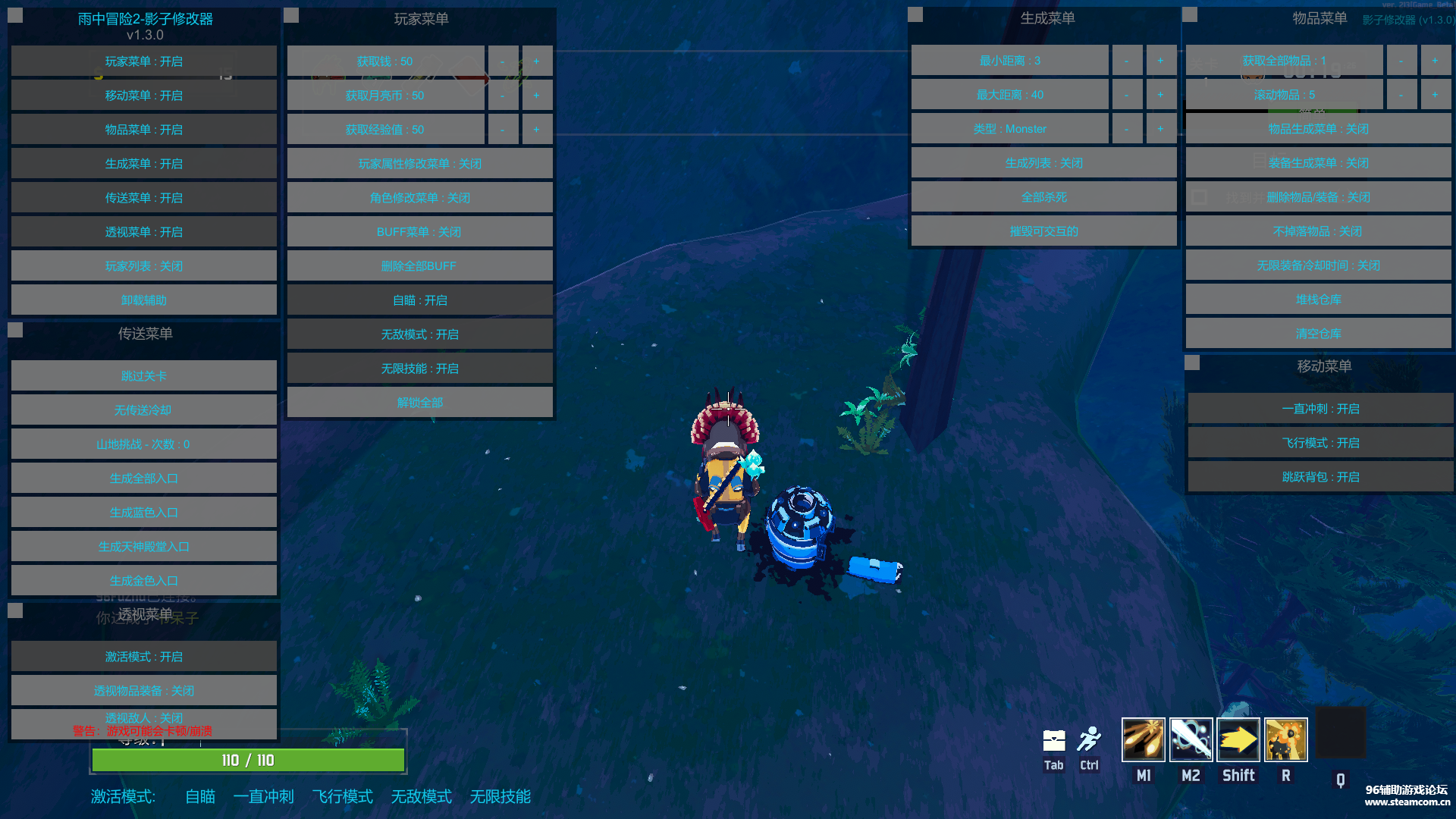
Task: Toggle 自瞄 aimbot option
Action: [x=419, y=300]
